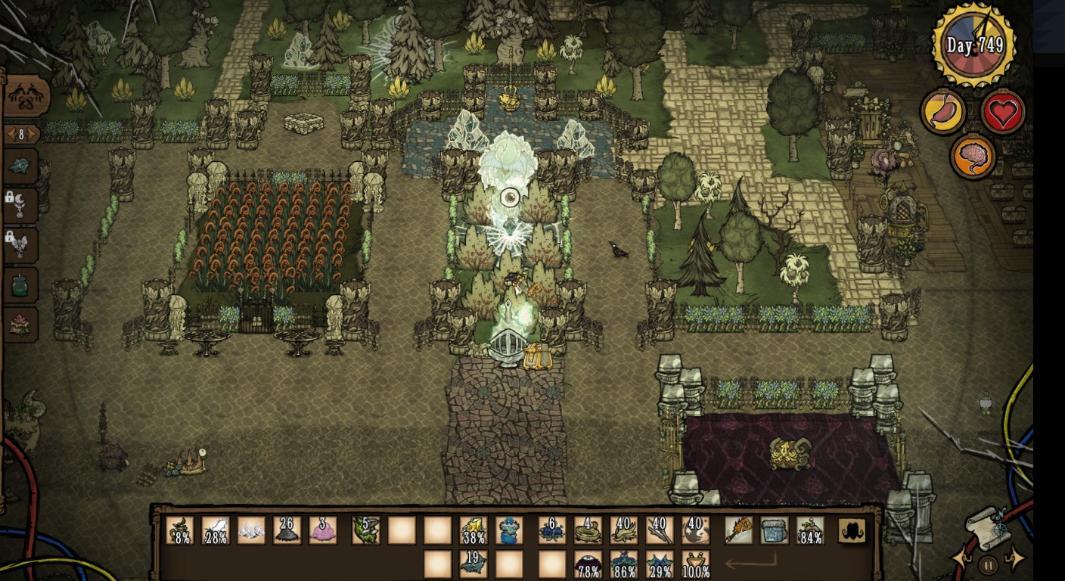1065x581 pixels.
Task: Pick the stack of 26 in inventory
Action: pyautogui.click(x=288, y=530)
